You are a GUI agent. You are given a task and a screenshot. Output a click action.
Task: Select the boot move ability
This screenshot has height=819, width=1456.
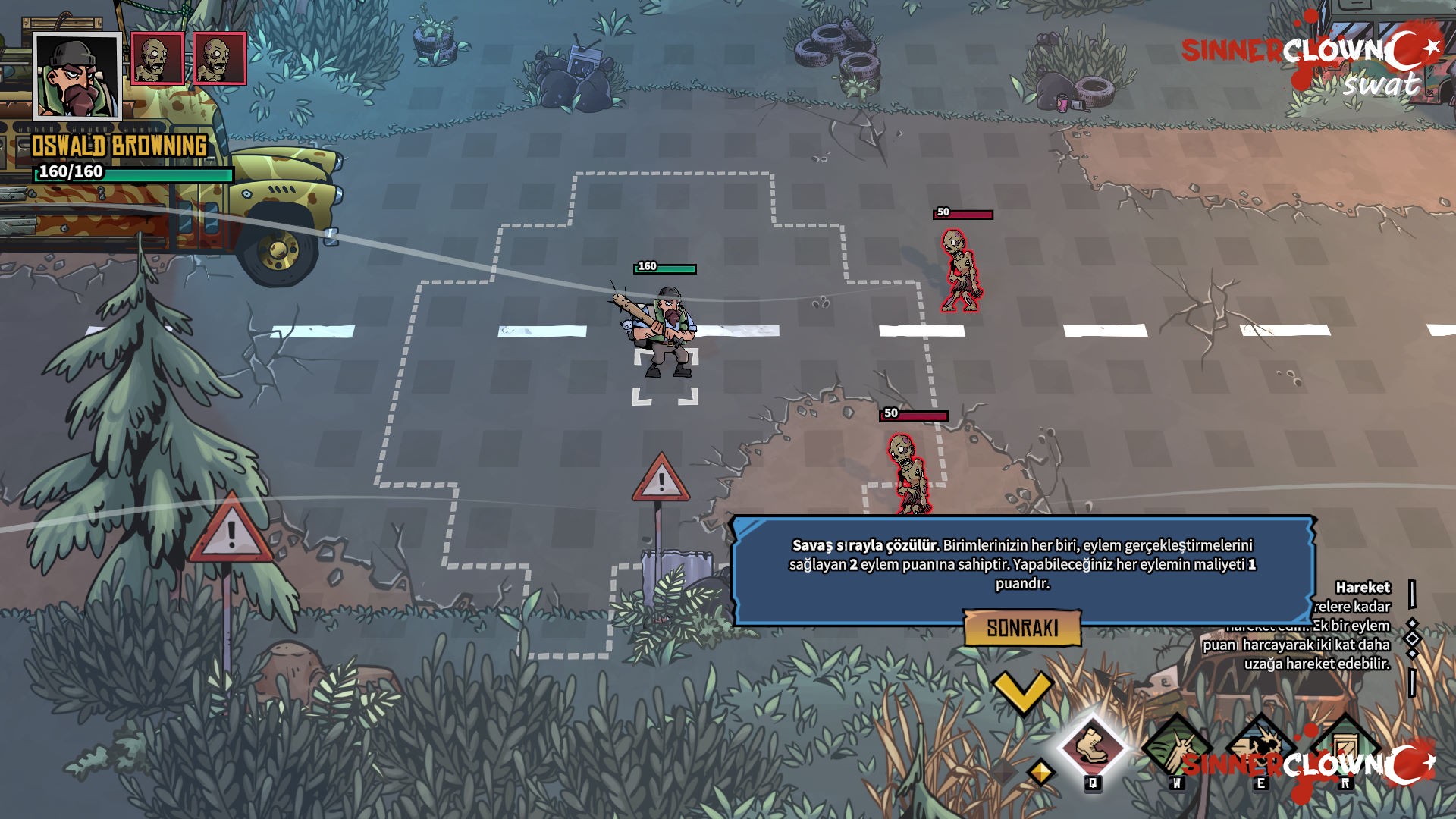1092,746
